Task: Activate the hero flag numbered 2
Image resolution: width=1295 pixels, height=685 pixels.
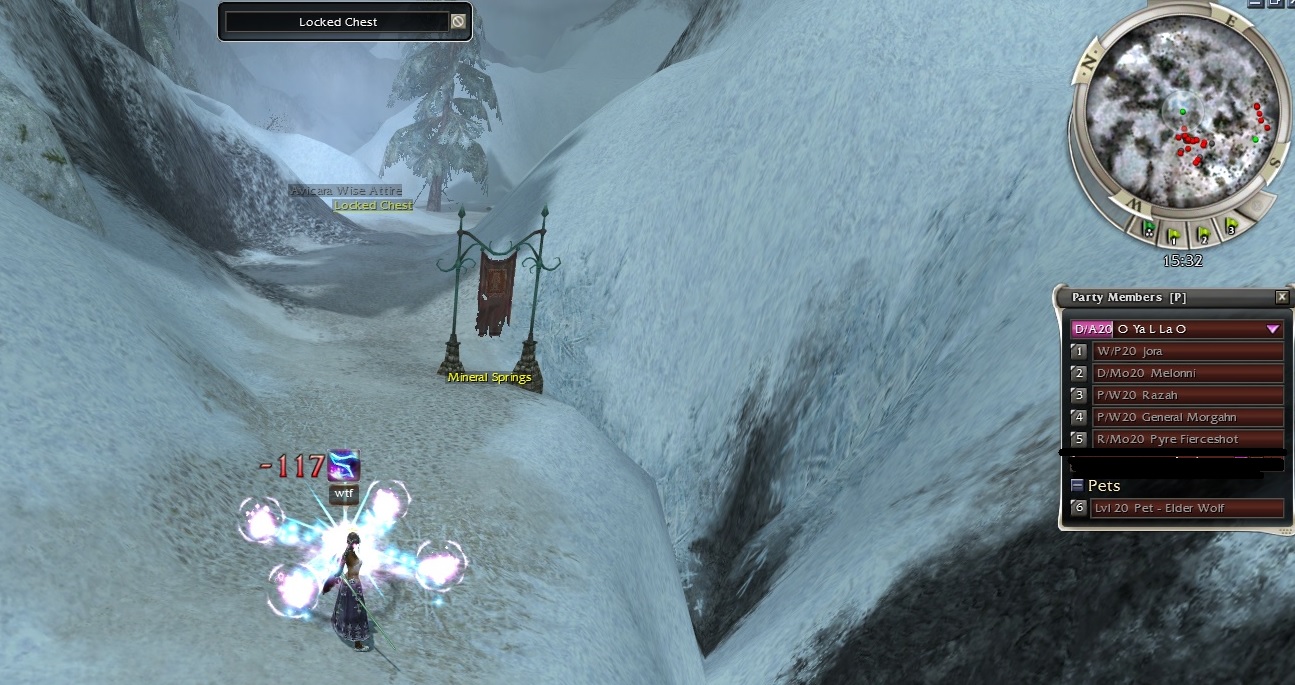Action: [x=1204, y=235]
